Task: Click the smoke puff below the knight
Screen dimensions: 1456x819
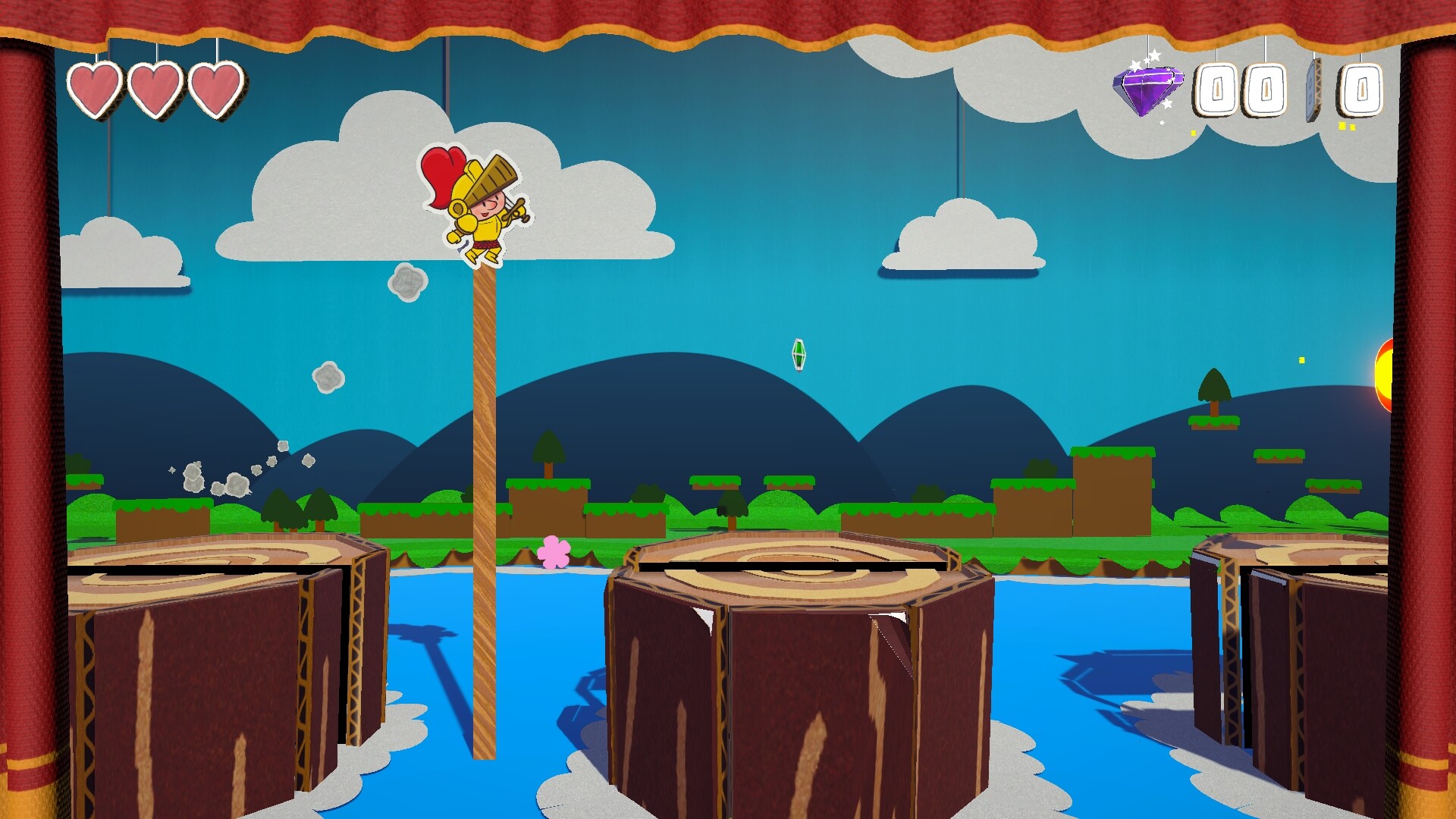Action: [407, 283]
